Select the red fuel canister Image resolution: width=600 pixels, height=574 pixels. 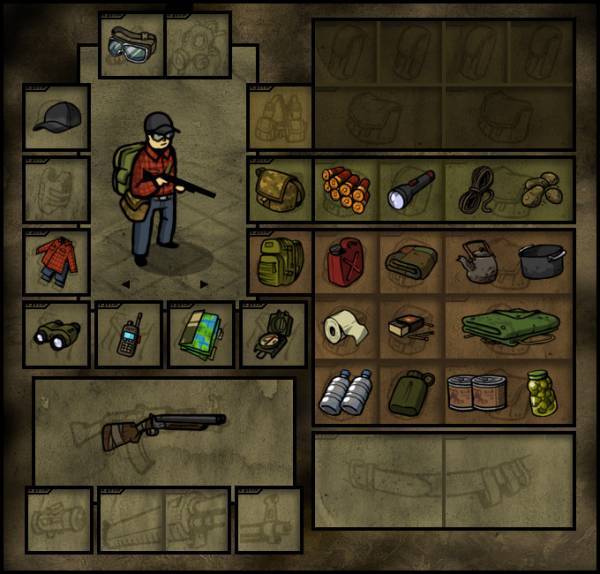click(345, 262)
